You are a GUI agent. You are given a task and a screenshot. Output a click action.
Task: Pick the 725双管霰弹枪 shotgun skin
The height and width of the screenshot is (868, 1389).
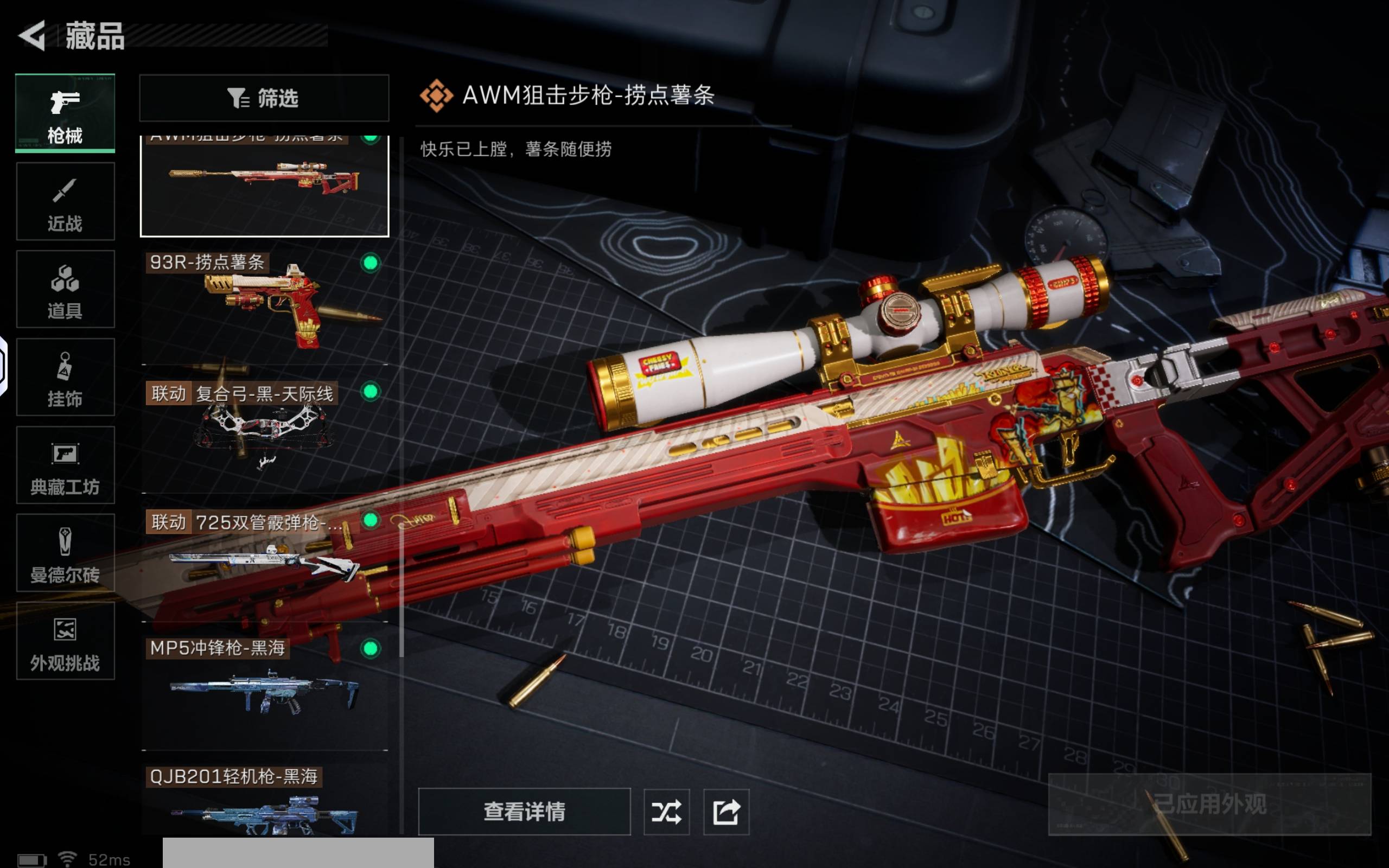(x=264, y=563)
